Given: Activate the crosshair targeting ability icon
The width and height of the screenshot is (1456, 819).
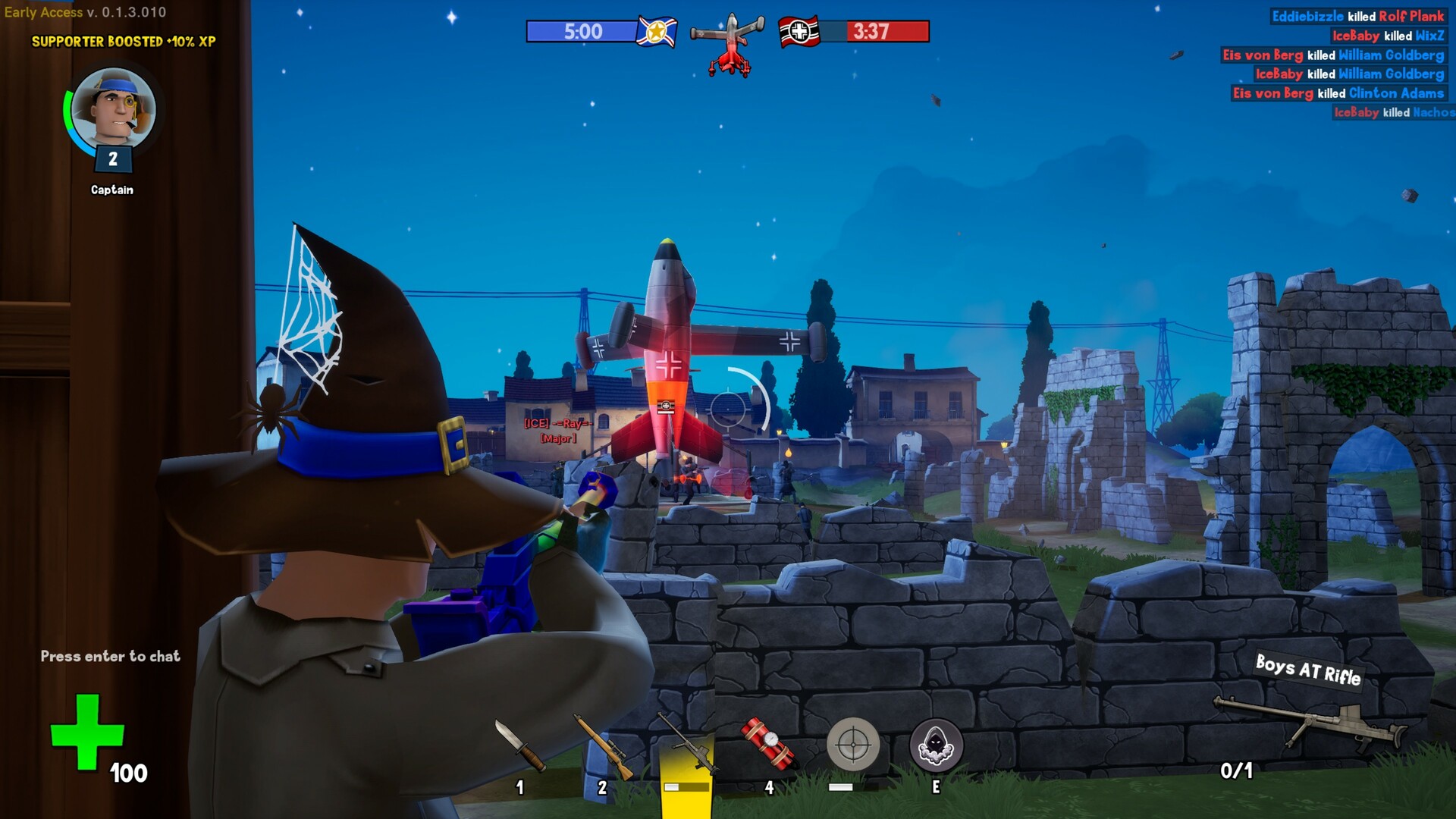Looking at the screenshot, I should (852, 744).
